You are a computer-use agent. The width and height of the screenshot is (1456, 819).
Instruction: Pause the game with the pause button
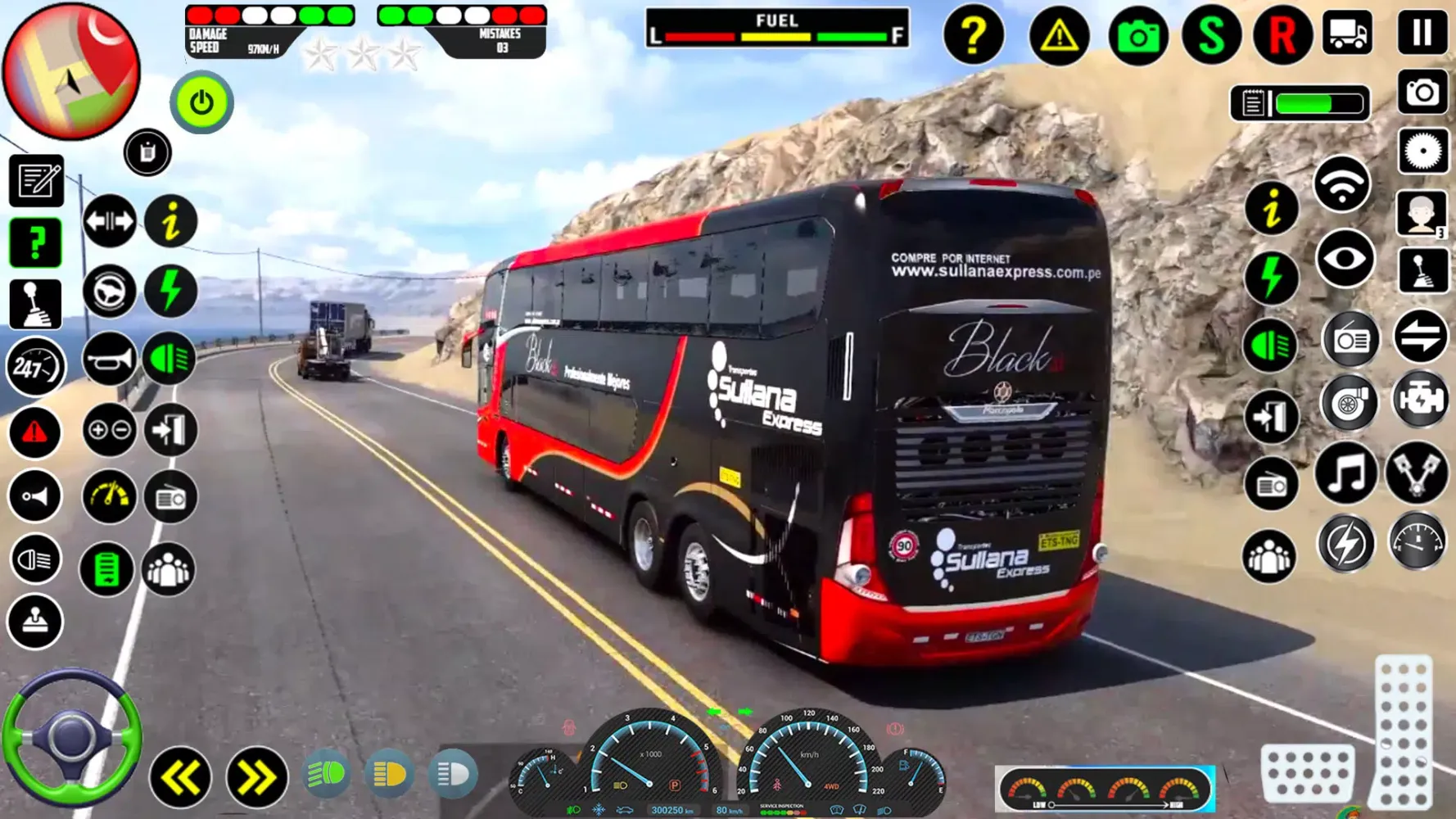click(x=1422, y=34)
